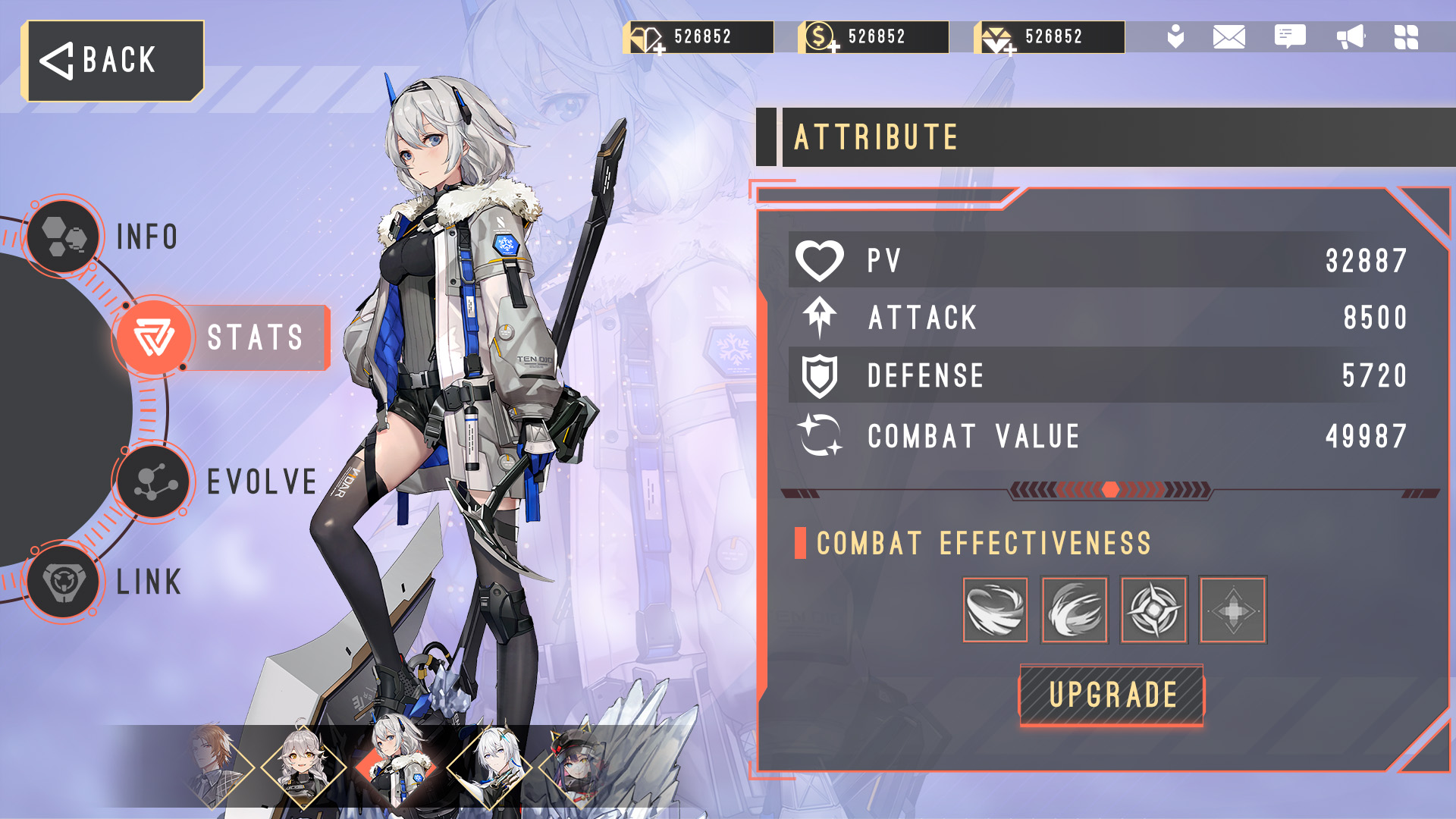The image size is (1456, 819).
Task: Switch to the EVOLVE tab
Action: [155, 482]
